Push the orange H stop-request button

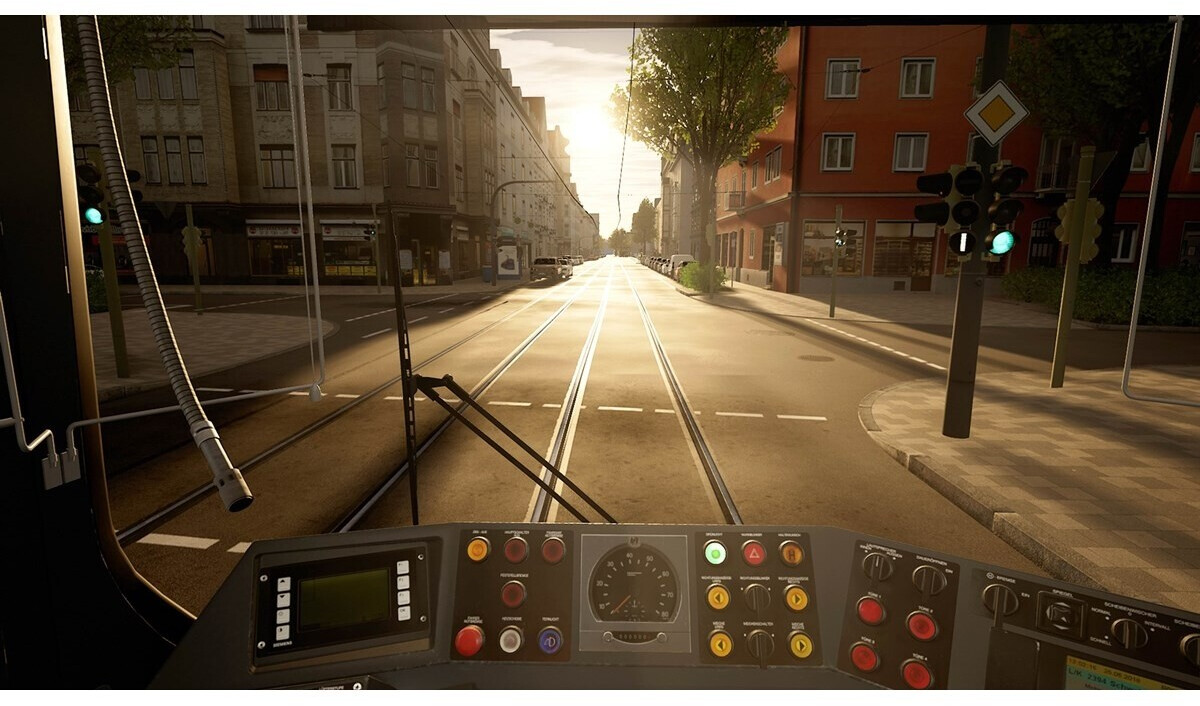pos(791,553)
